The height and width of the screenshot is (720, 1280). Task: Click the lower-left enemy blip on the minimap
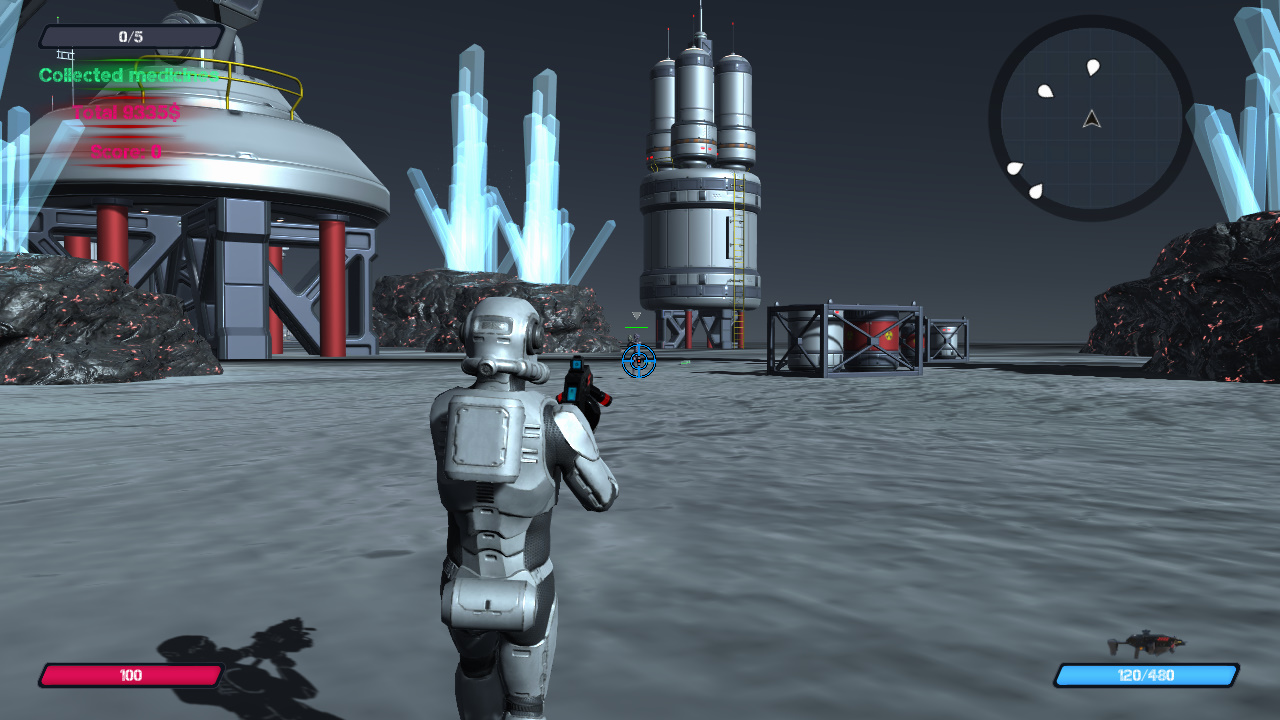coord(1015,167)
